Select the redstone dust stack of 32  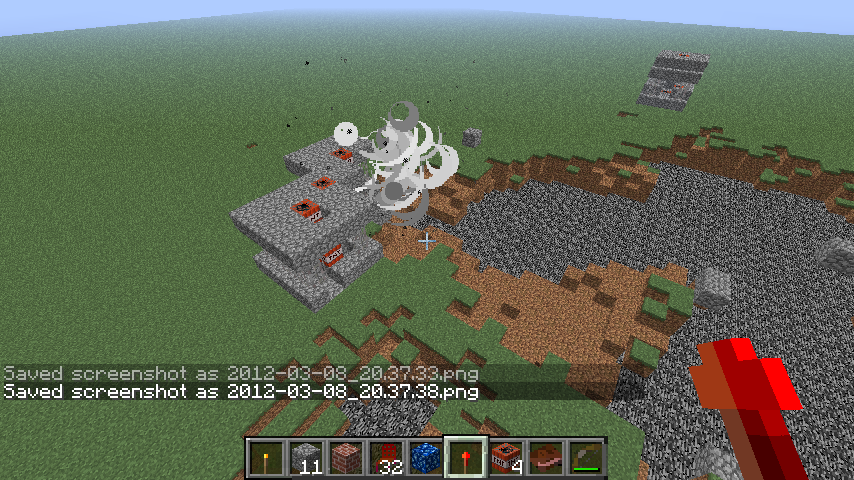point(385,459)
